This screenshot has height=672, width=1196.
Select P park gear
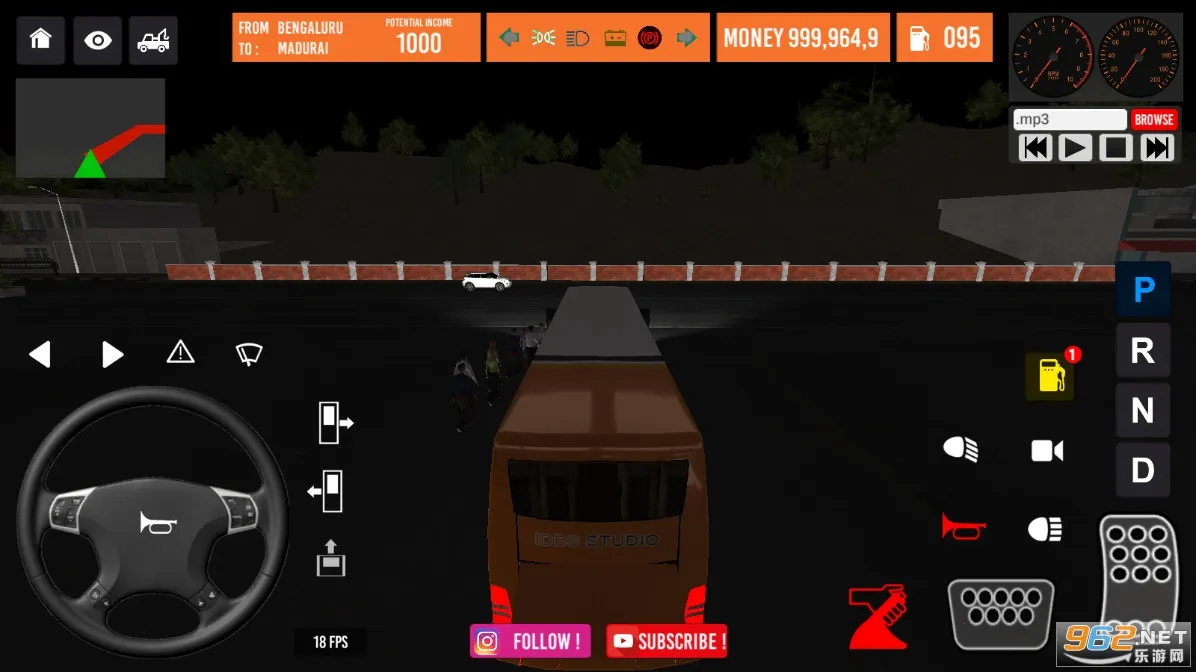pyautogui.click(x=1143, y=290)
